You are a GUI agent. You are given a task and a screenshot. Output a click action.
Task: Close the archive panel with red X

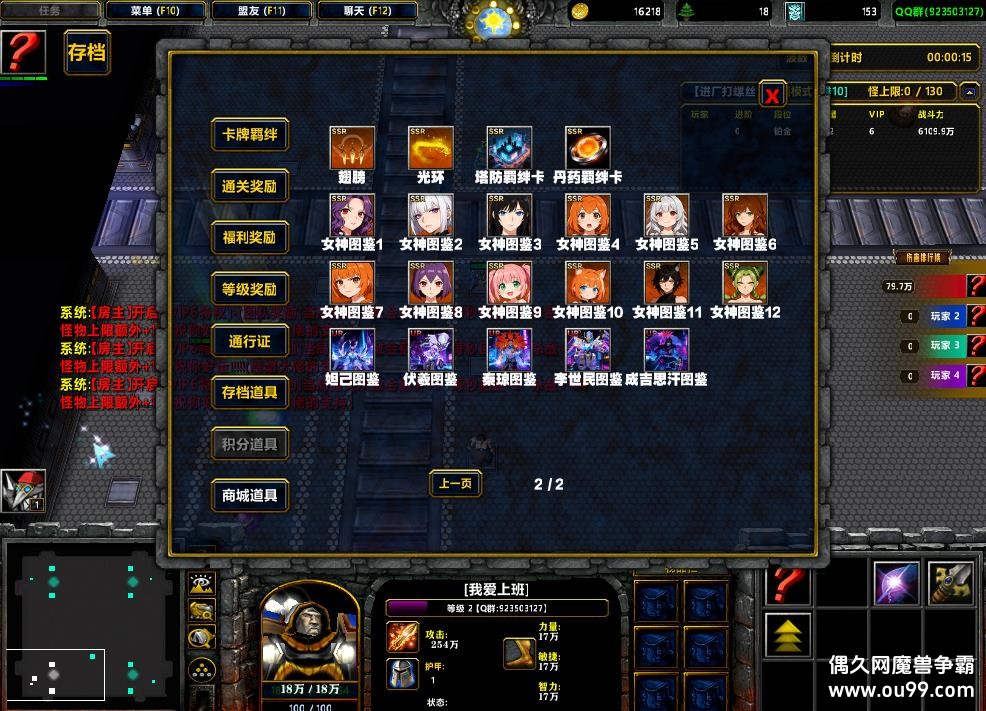[x=772, y=95]
